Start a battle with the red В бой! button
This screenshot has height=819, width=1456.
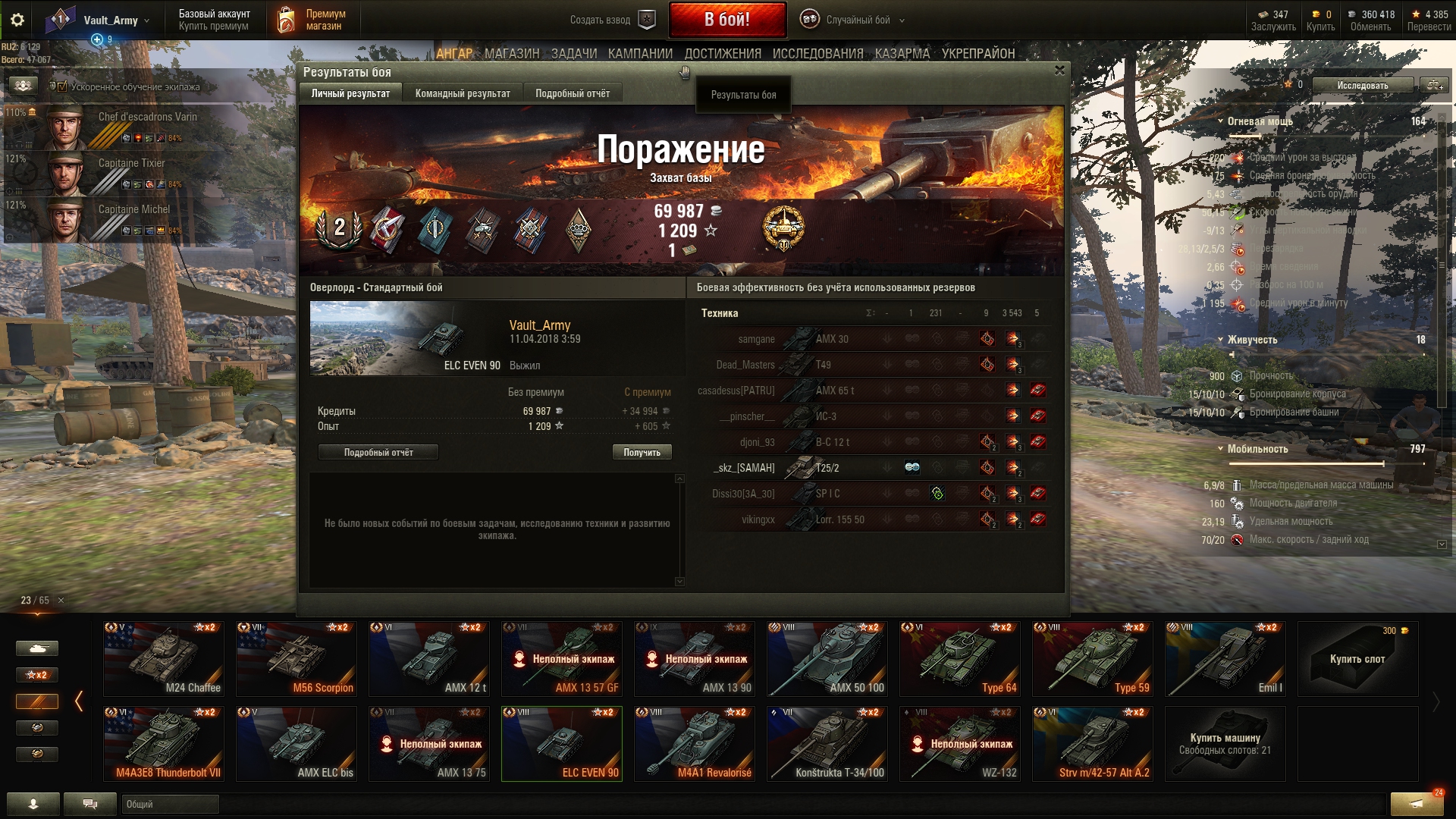coord(726,20)
